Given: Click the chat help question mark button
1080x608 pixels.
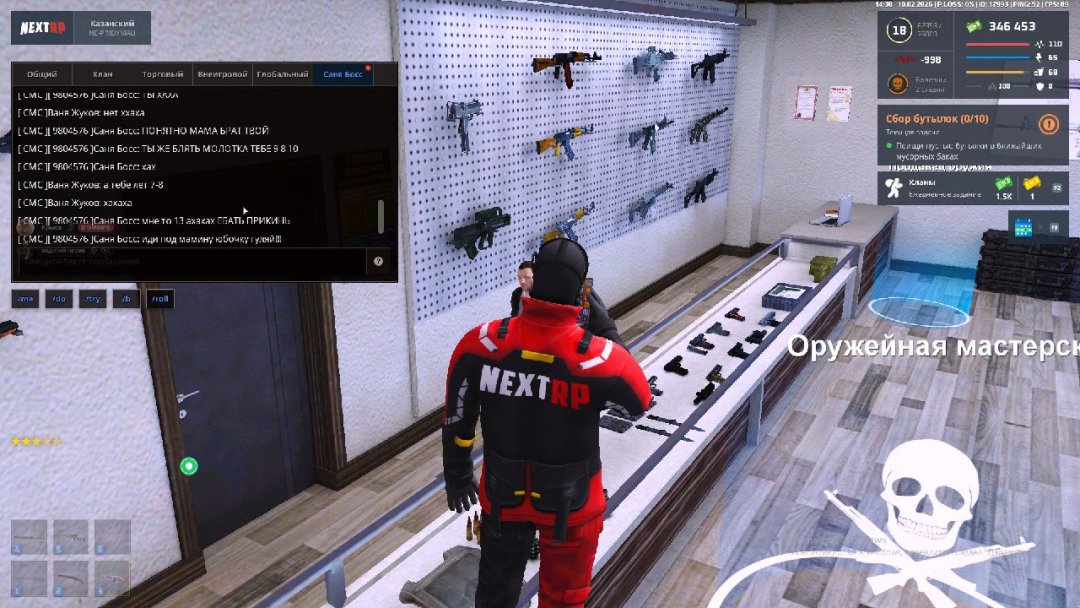Looking at the screenshot, I should pos(379,262).
